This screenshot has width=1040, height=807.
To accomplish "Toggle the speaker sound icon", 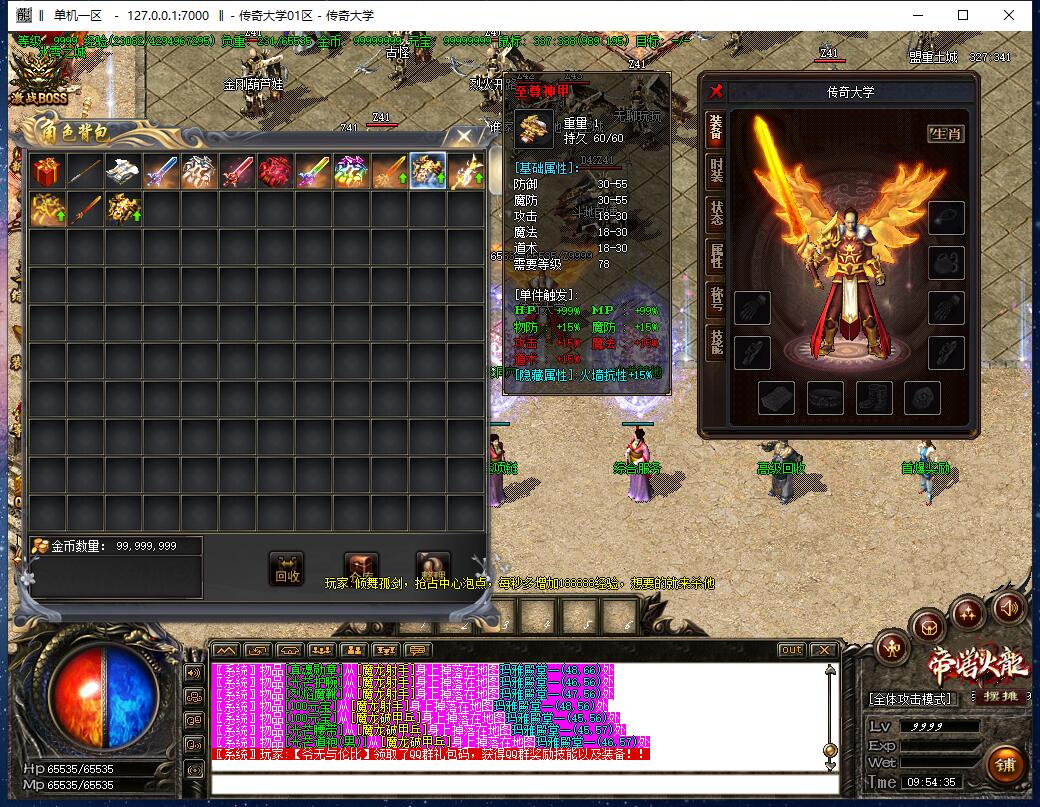I will click(1008, 606).
